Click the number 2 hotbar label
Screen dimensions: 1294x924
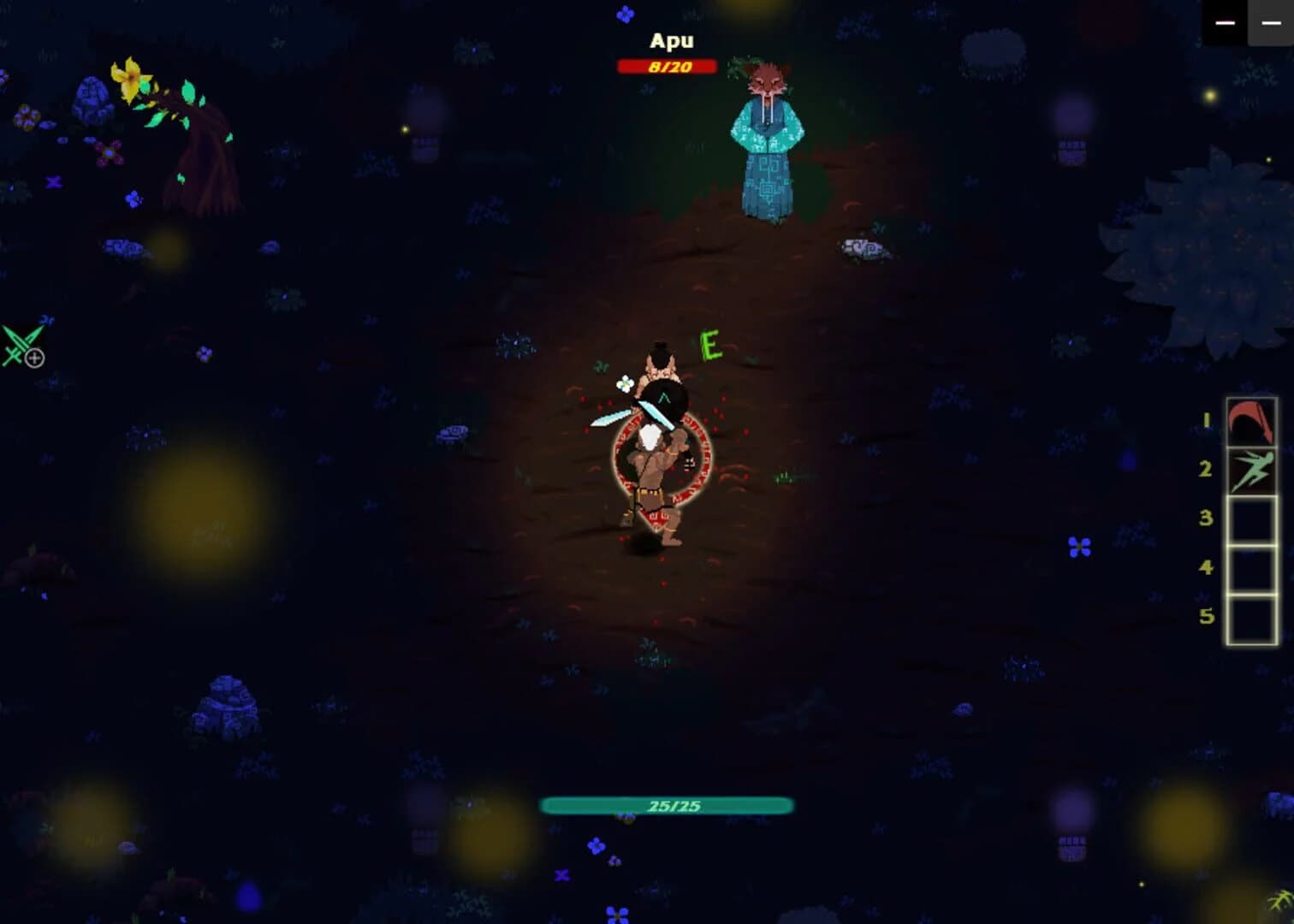coord(1207,467)
